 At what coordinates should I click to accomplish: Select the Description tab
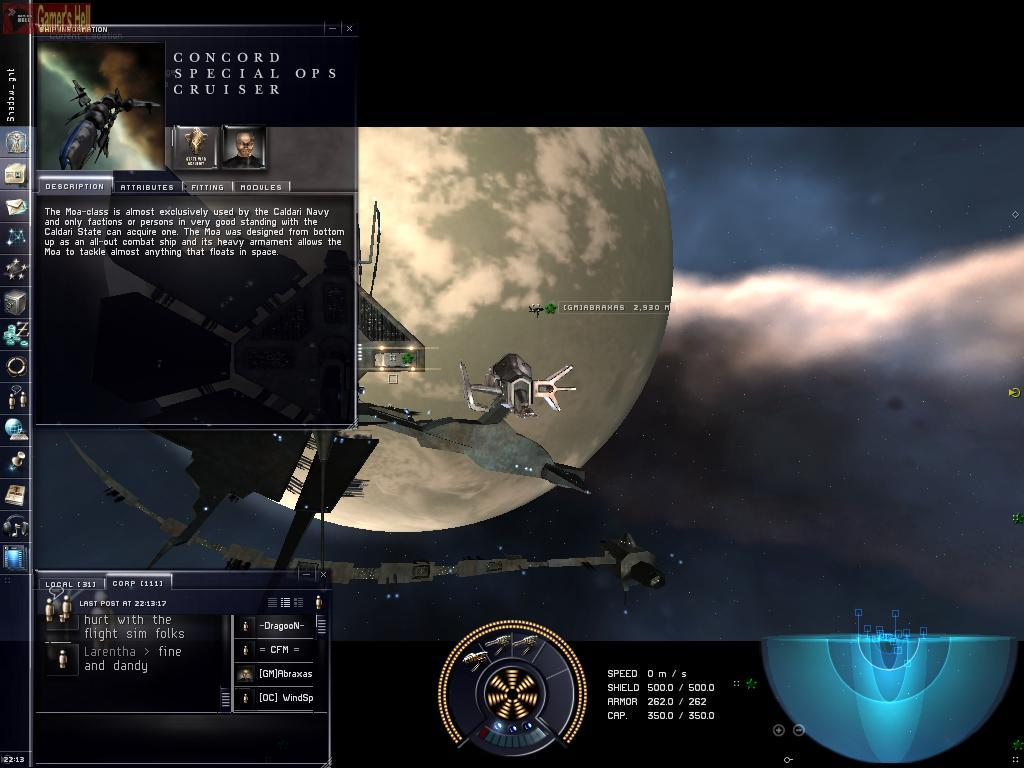click(x=74, y=186)
